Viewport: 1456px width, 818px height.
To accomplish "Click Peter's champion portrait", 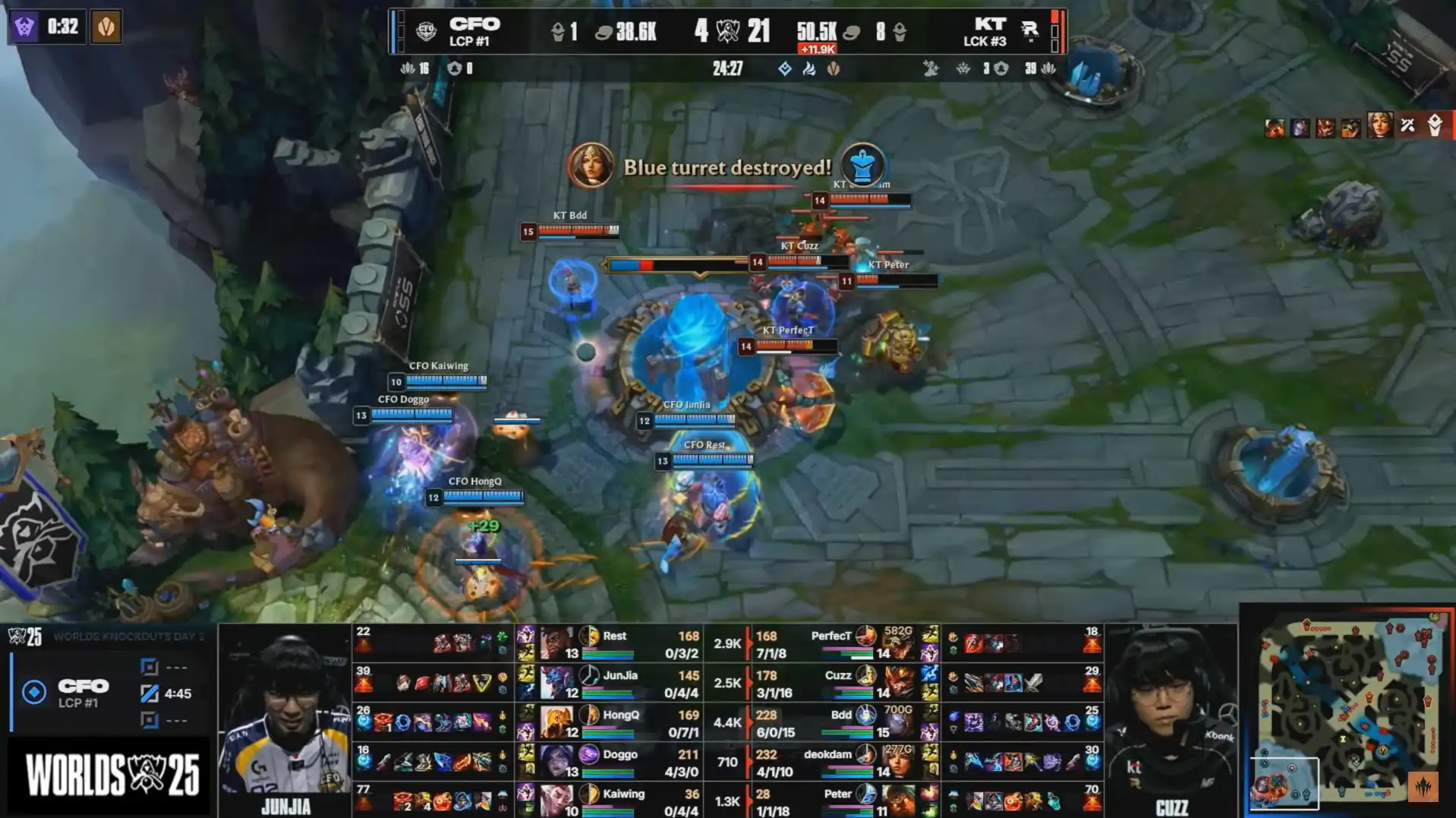I will click(x=897, y=801).
